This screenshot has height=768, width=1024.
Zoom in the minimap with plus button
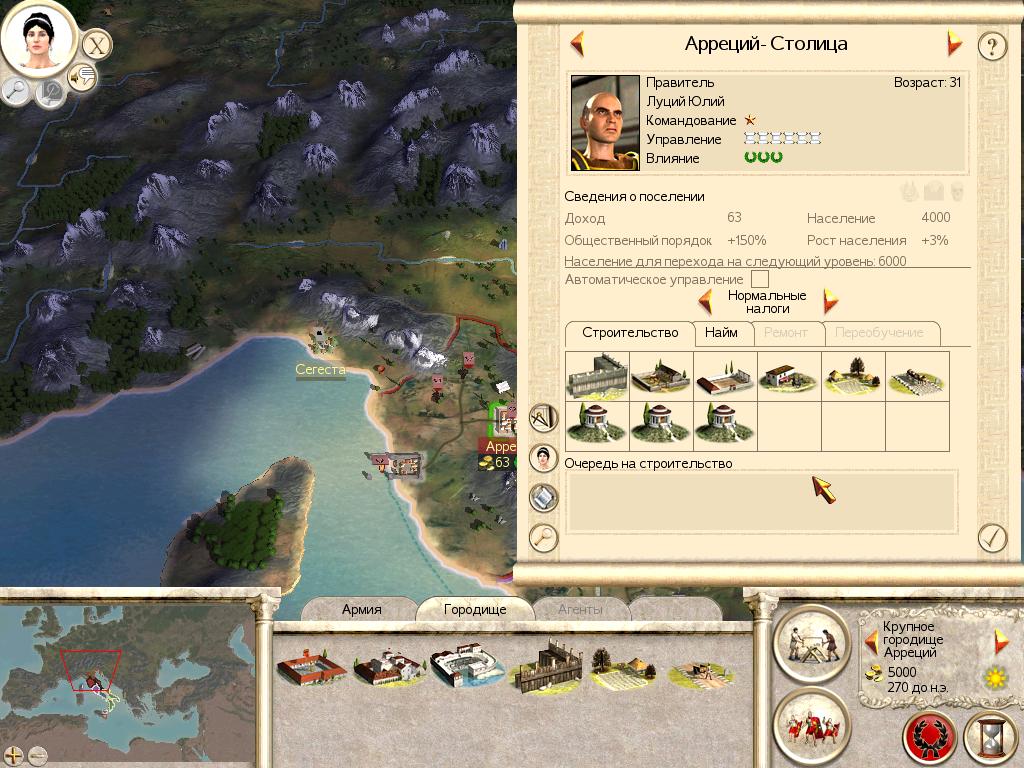click(x=13, y=755)
